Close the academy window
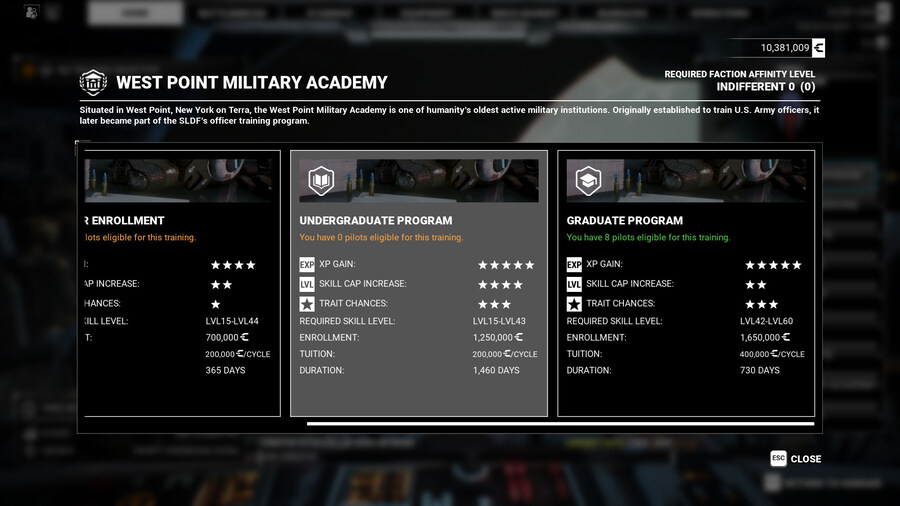Image resolution: width=900 pixels, height=506 pixels. pos(796,459)
